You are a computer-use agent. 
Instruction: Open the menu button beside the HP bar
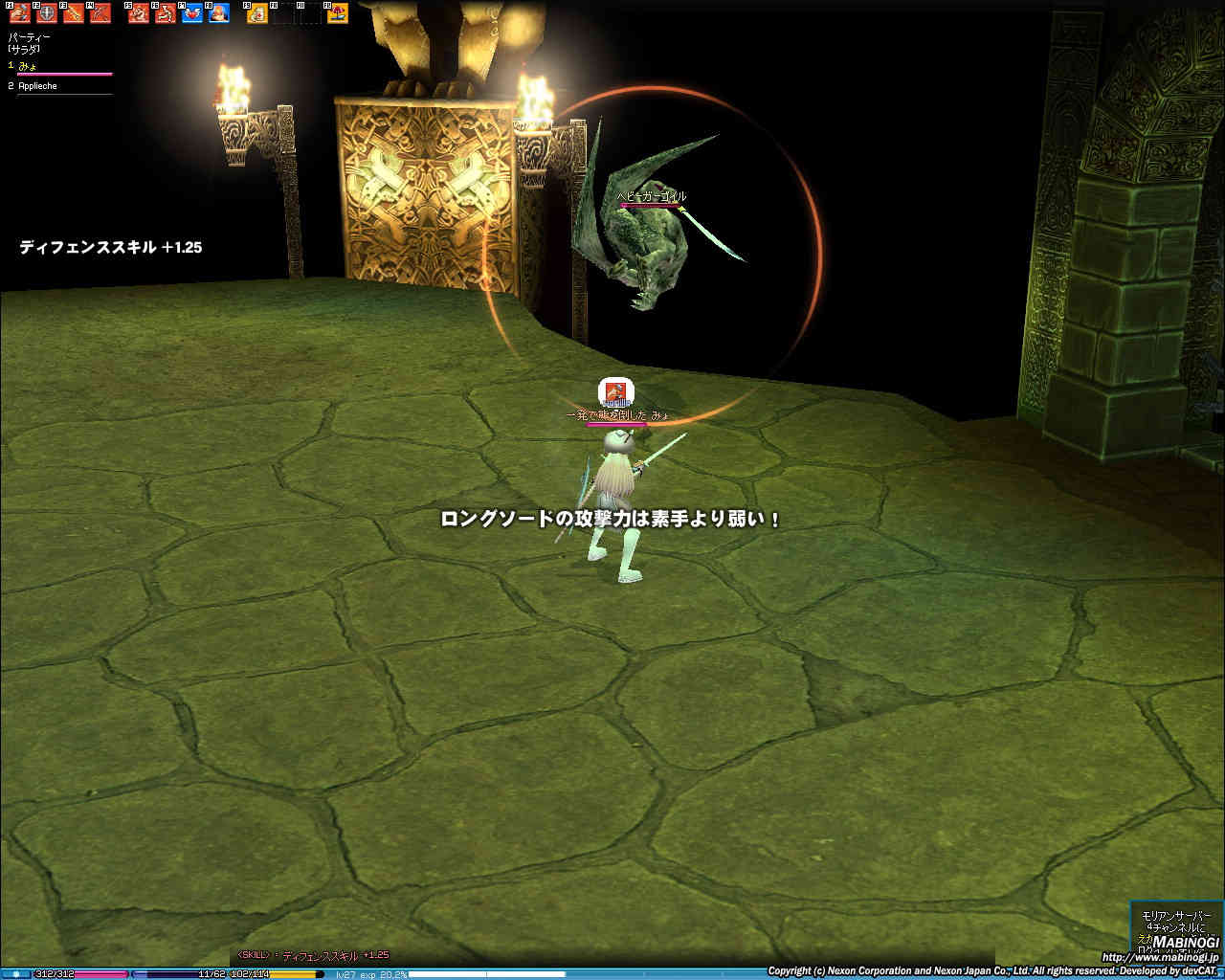click(15, 974)
